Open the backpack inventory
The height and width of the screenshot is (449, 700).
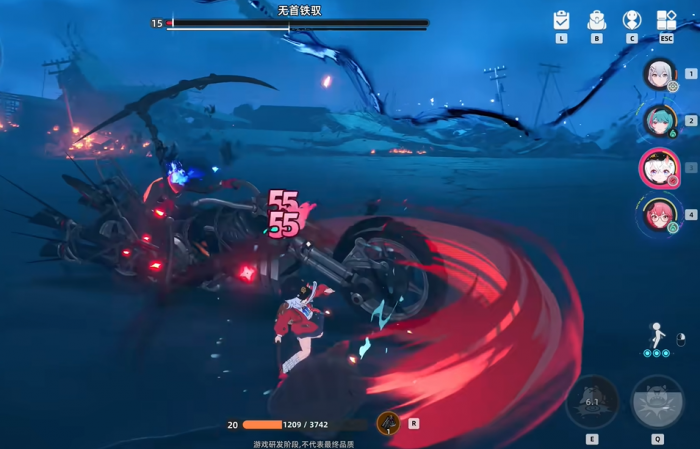click(x=597, y=20)
